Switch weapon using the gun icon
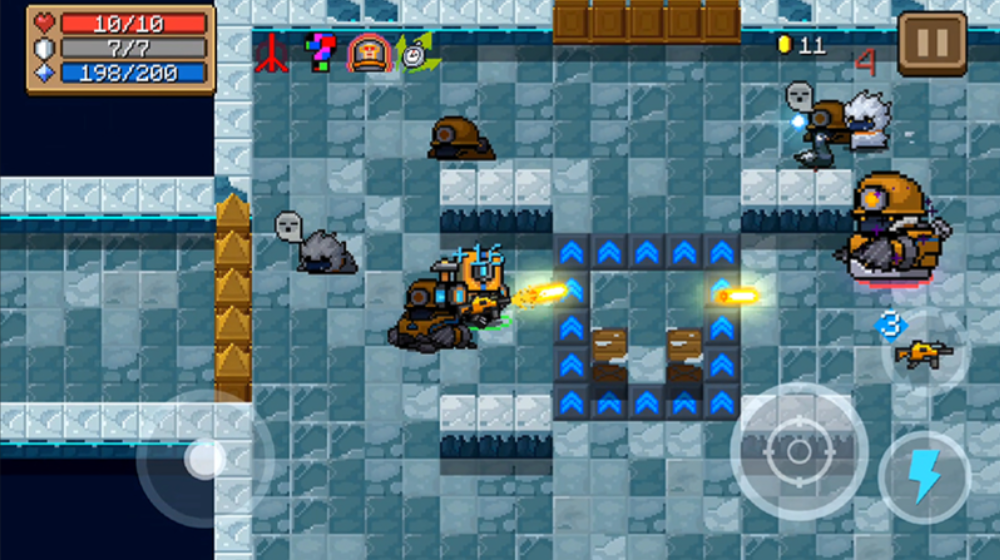The height and width of the screenshot is (560, 1000). coord(921,352)
